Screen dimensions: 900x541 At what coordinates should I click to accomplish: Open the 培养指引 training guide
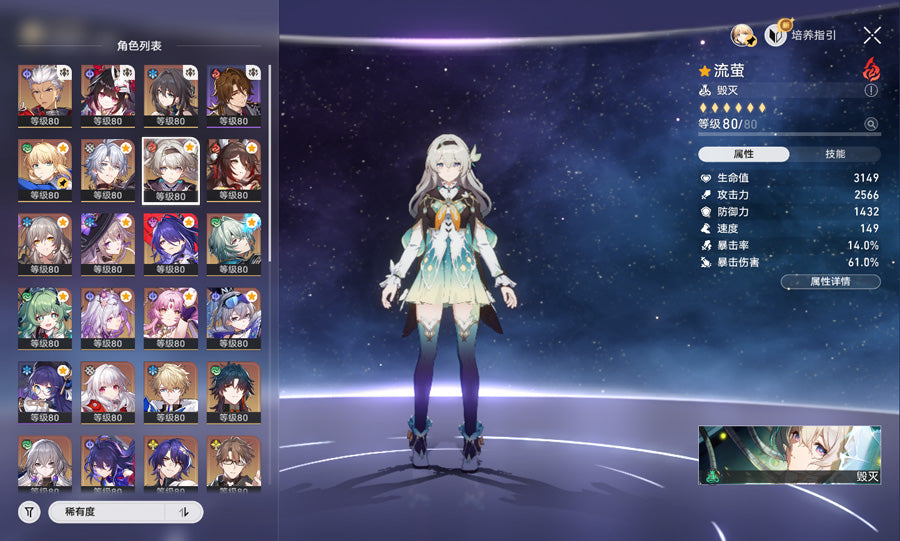[800, 35]
